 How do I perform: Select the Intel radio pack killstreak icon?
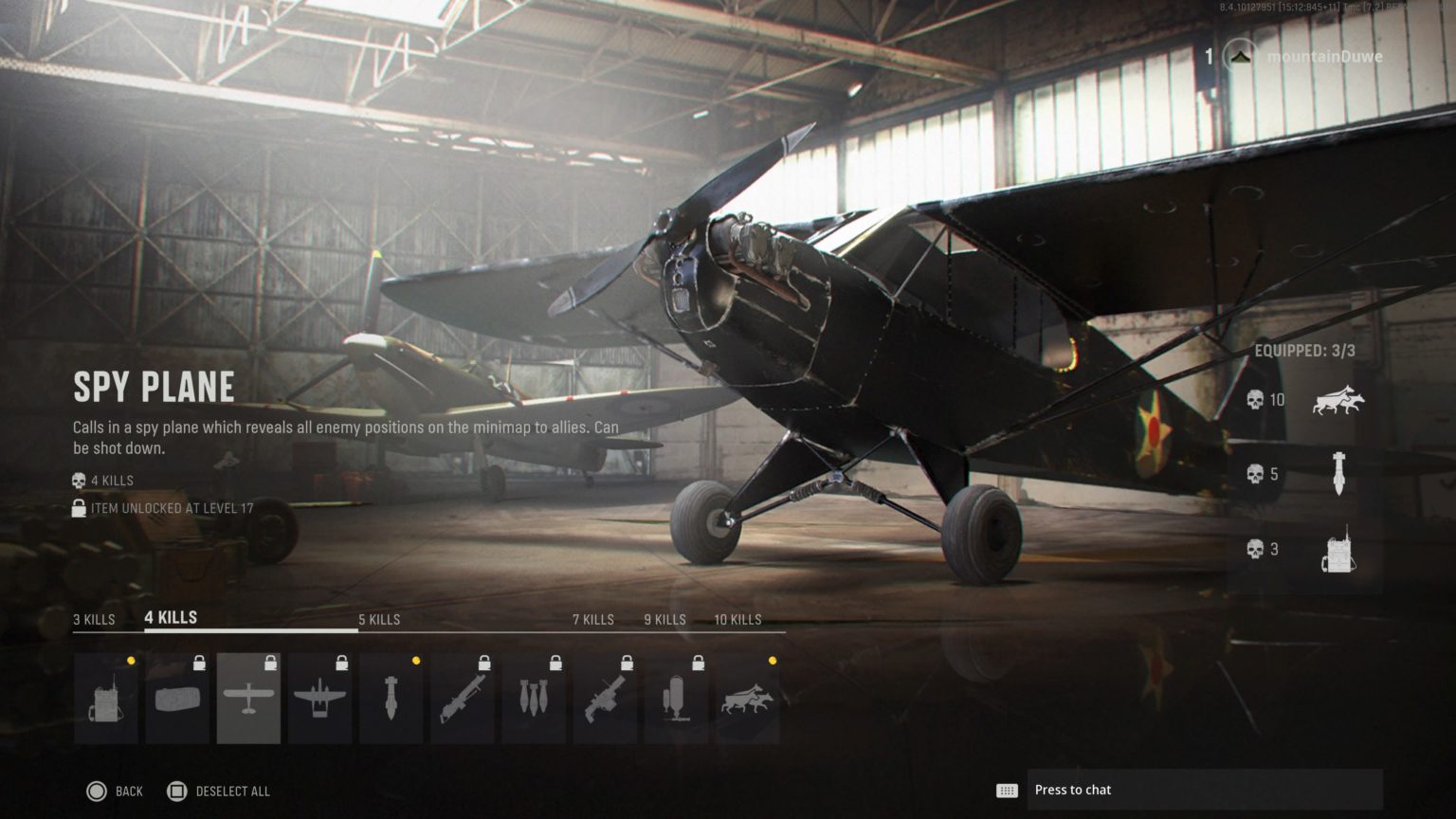[x=105, y=697]
